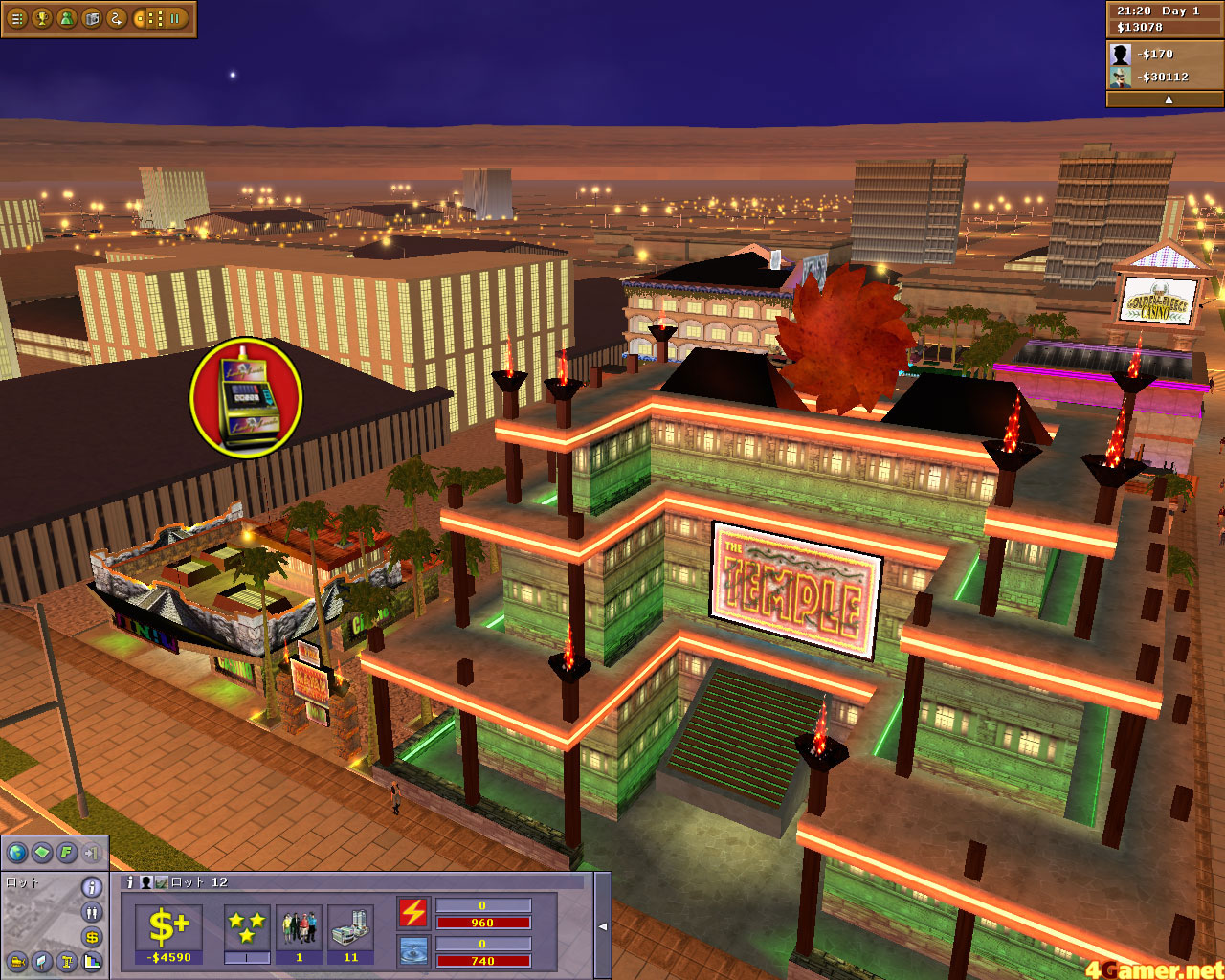
Task: Open the info tab on the lot panel
Action: pos(130,882)
